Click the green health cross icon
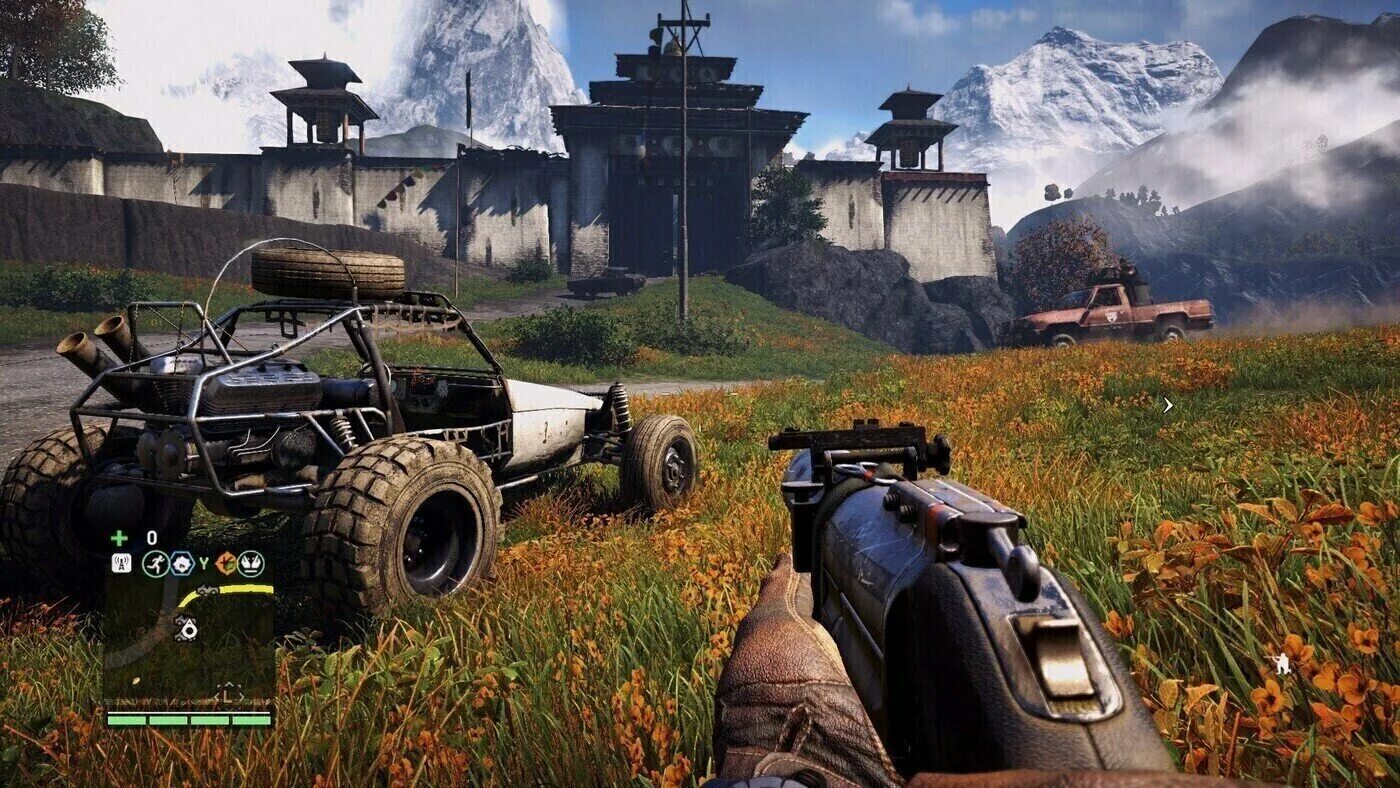This screenshot has width=1400, height=788. (119, 537)
